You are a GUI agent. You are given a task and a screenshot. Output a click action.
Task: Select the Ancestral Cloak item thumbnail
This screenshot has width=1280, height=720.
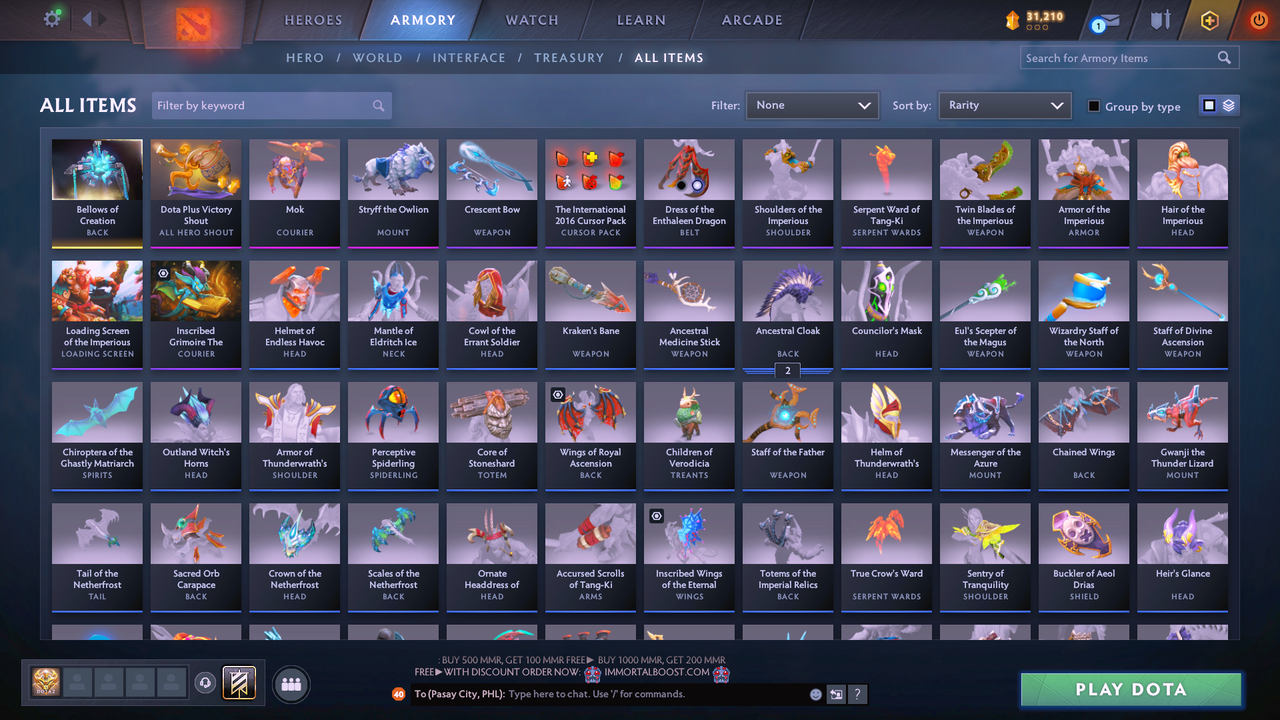coord(787,291)
